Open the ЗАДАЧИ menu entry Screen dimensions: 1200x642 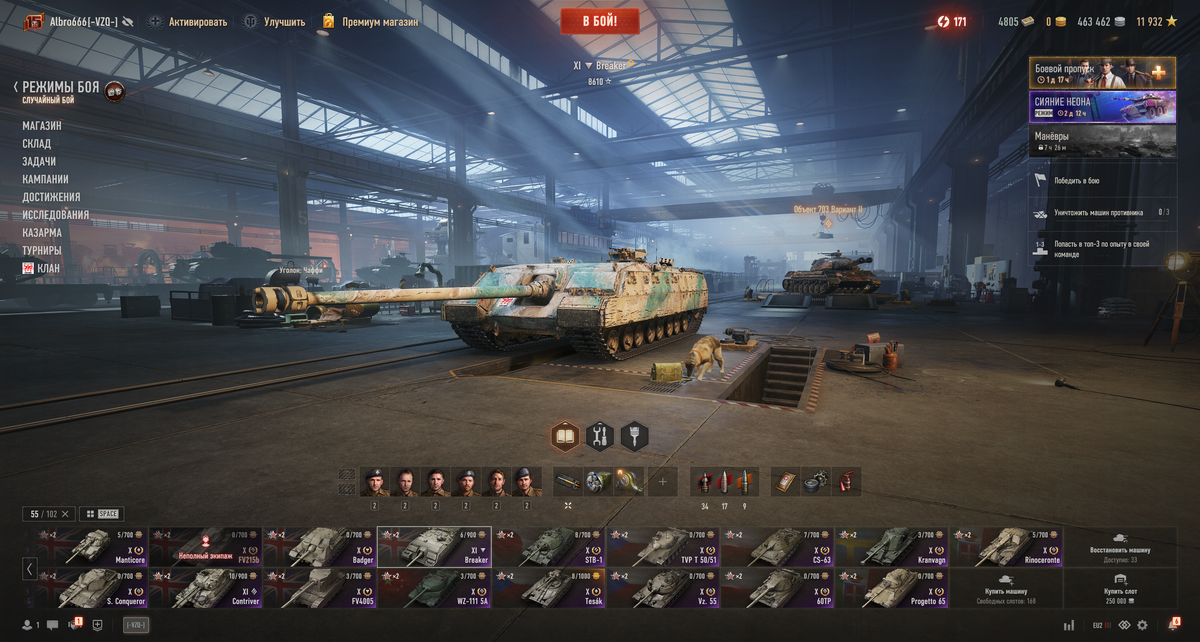point(39,162)
